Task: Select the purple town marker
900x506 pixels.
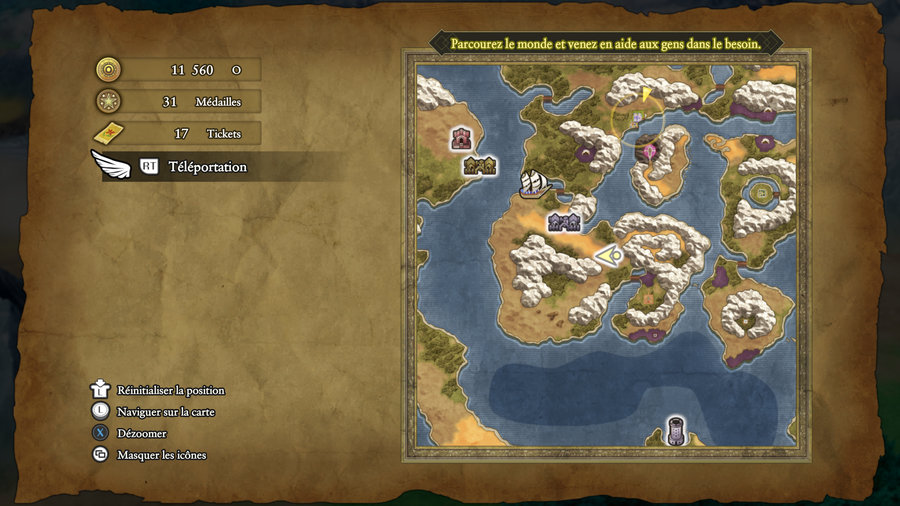Action: (x=564, y=222)
